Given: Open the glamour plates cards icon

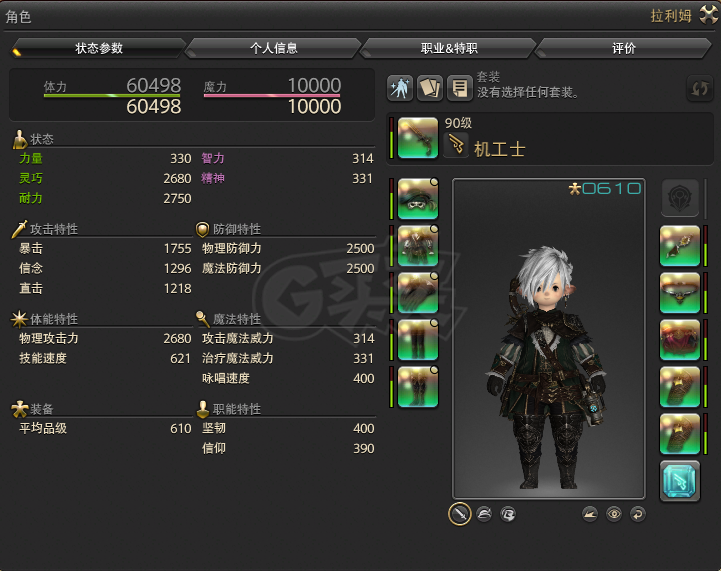Looking at the screenshot, I should pyautogui.click(x=430, y=89).
